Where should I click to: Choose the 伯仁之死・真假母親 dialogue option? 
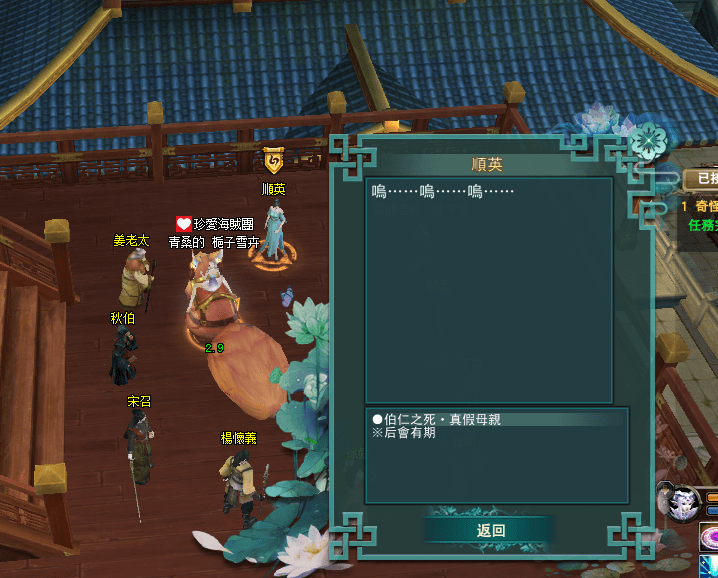(x=435, y=420)
